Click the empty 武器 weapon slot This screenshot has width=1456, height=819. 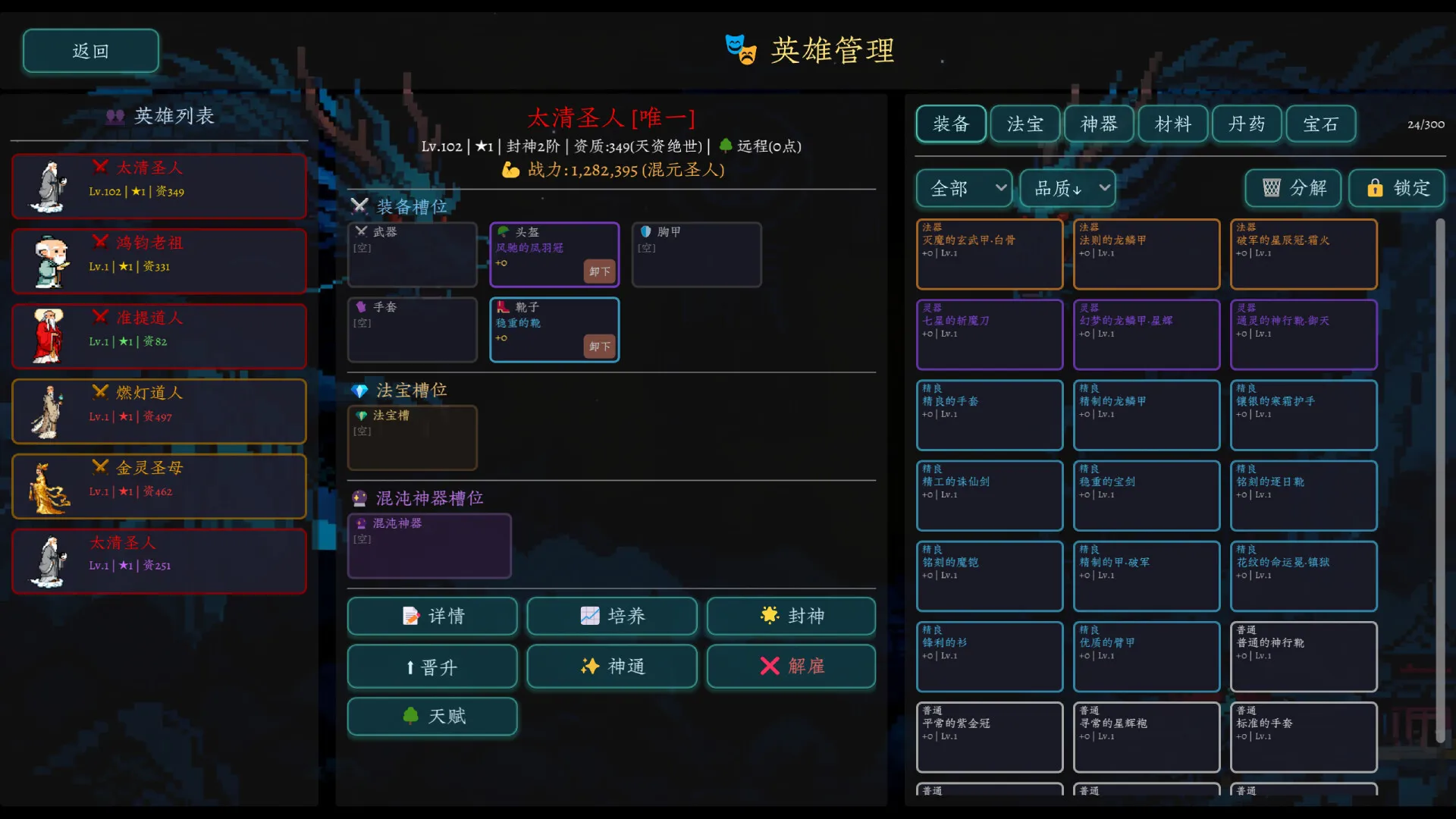pos(413,255)
